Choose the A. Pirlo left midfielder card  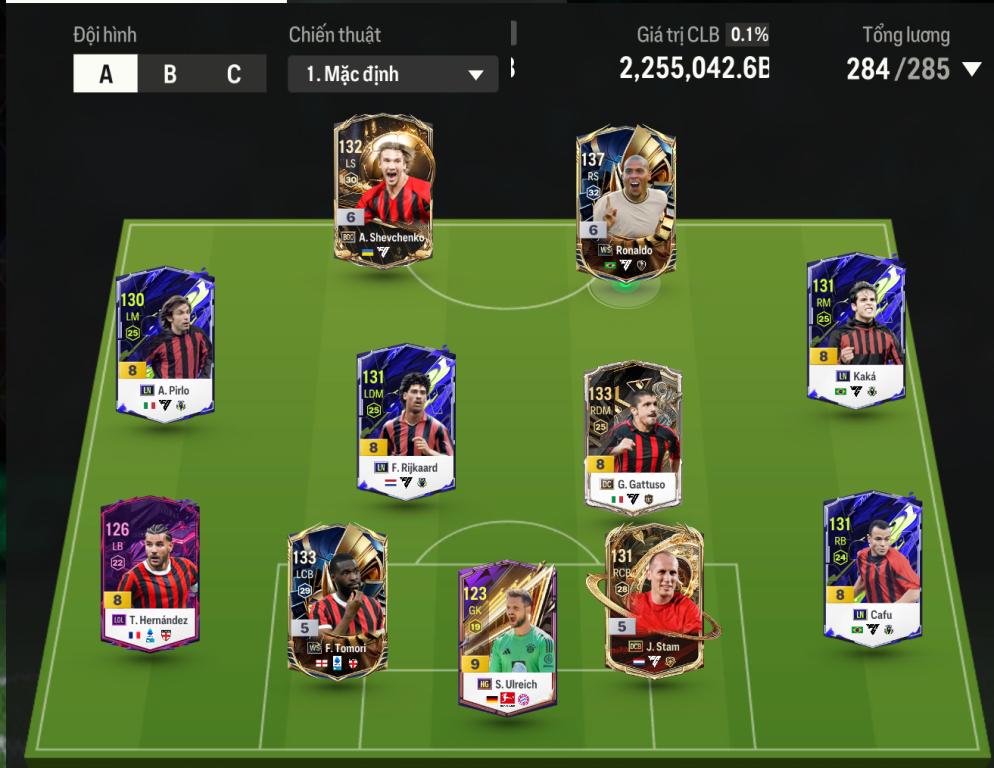click(x=165, y=343)
